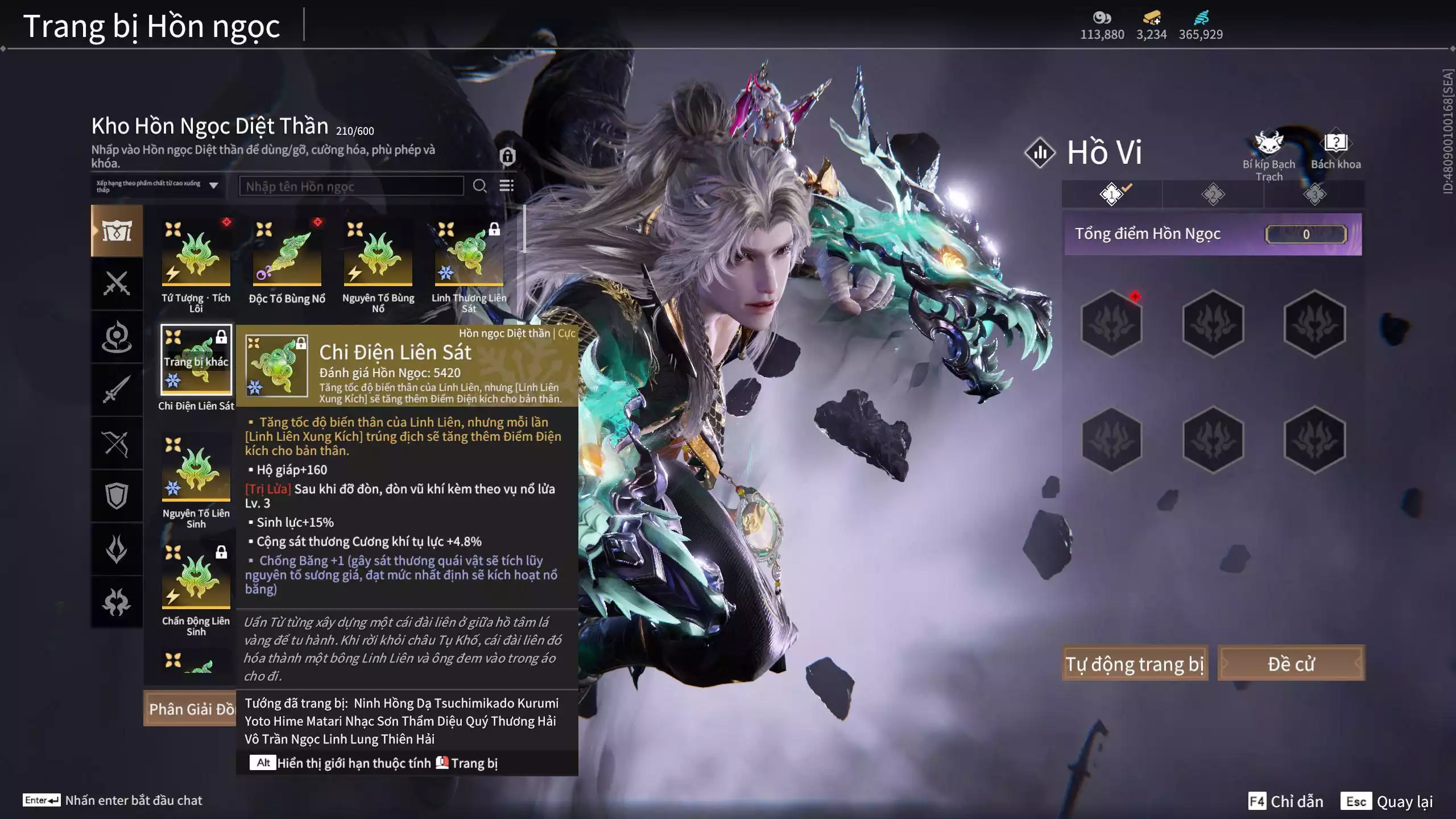Switch to soul jade loadout tab 3
The height and width of the screenshot is (819, 1456).
1314,195
